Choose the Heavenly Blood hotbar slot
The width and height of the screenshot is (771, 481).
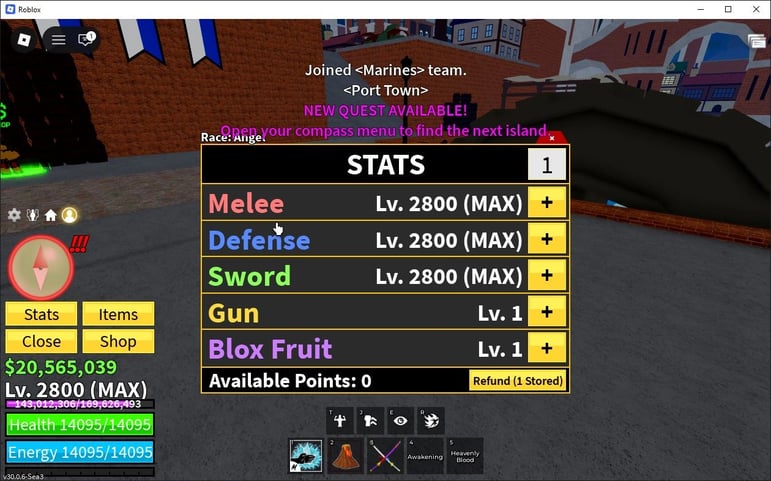click(464, 456)
